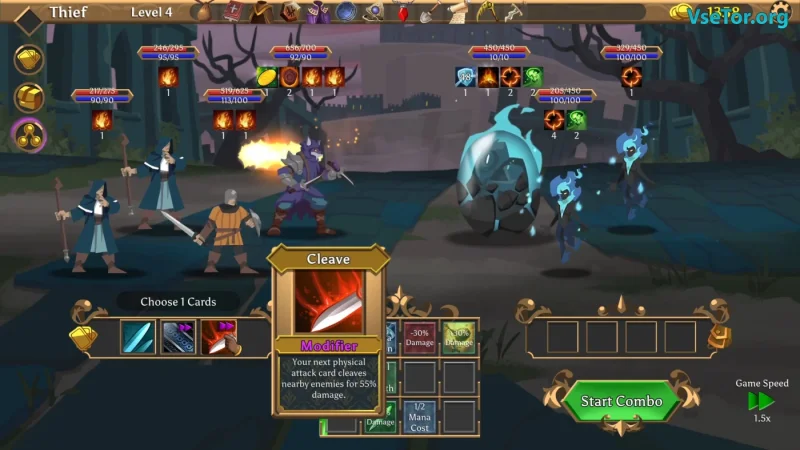This screenshot has width=800, height=450.
Task: Click the parchment scroll icon in top bar
Action: (x=457, y=12)
